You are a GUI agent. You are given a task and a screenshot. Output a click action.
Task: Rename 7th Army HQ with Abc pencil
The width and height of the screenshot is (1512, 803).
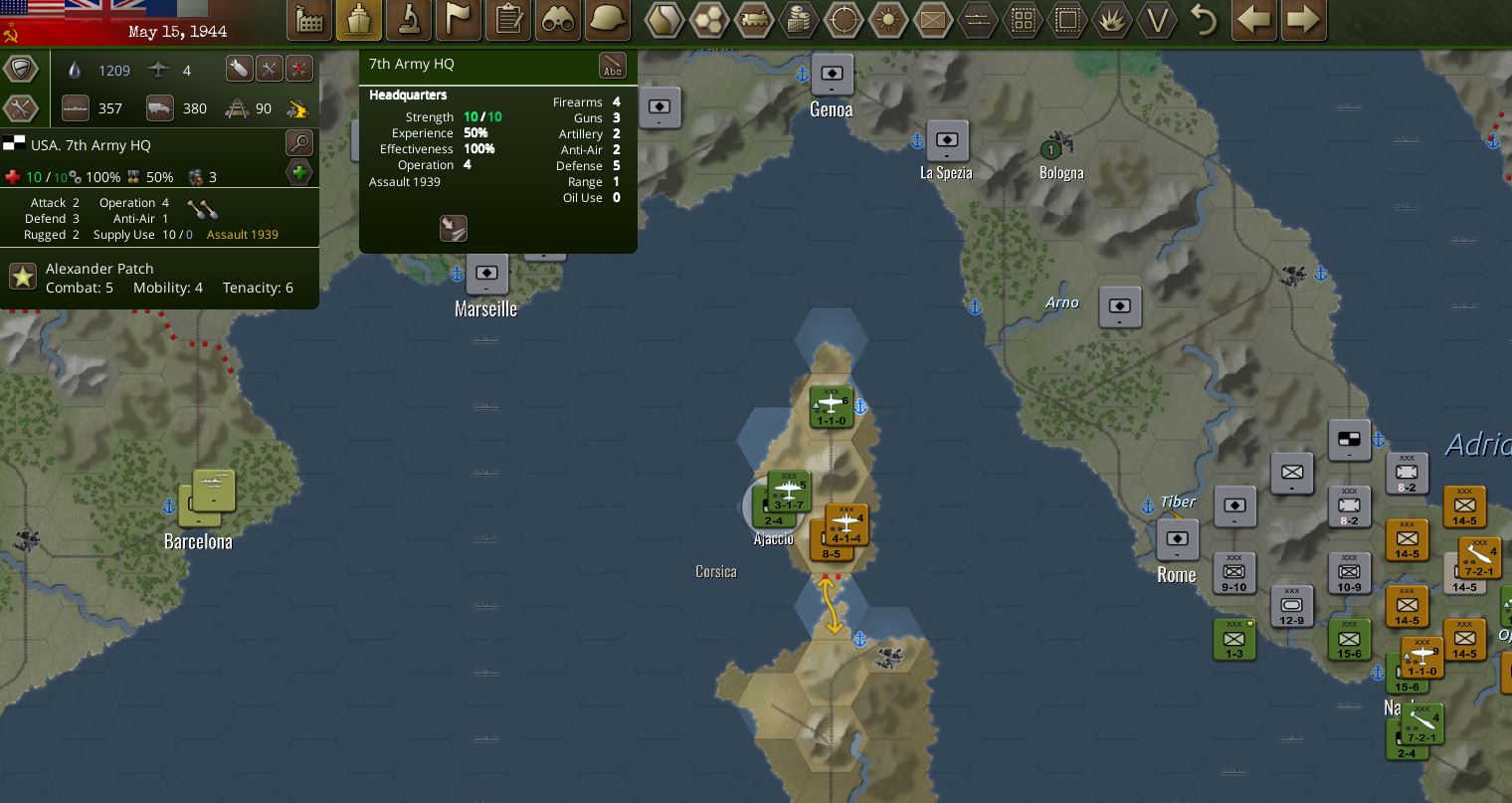pyautogui.click(x=613, y=67)
